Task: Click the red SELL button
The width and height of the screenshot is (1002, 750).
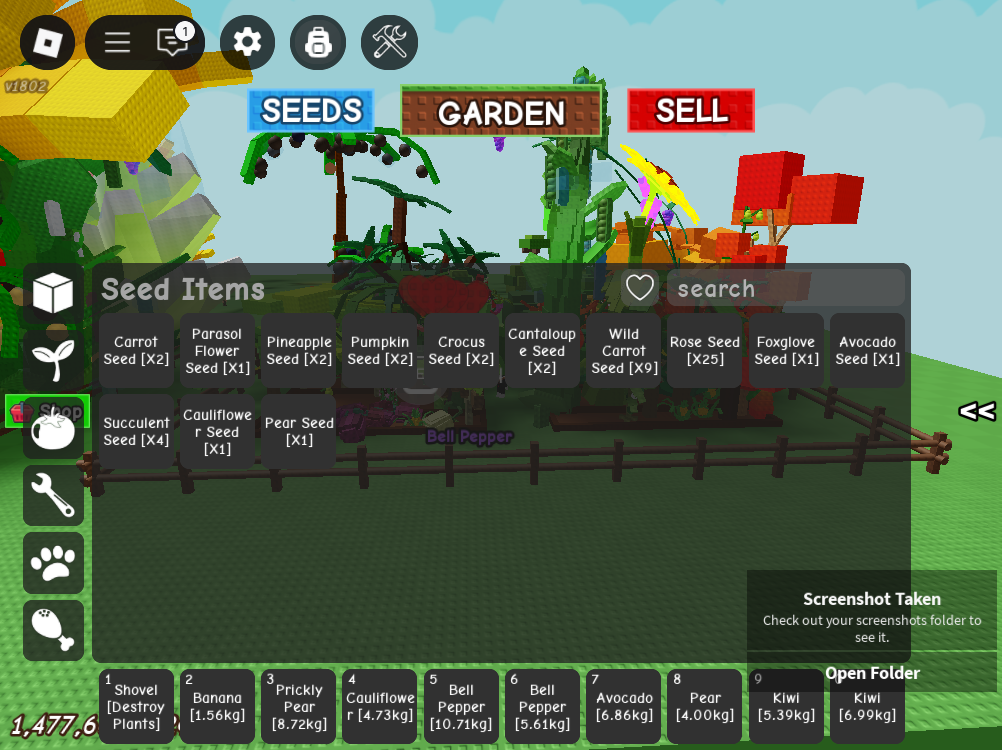Action: (x=691, y=111)
